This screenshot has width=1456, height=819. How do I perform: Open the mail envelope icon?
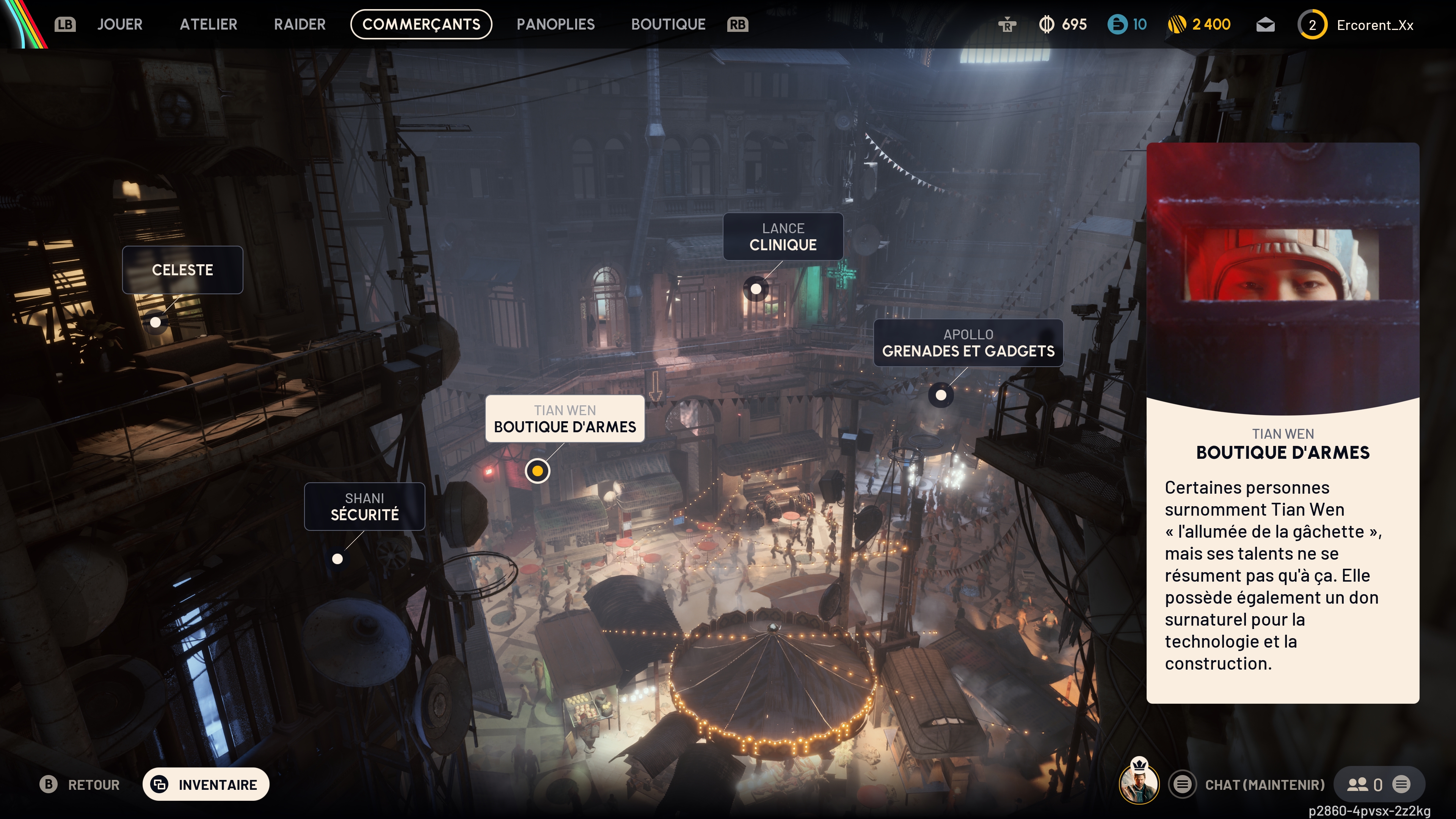pos(1265,25)
